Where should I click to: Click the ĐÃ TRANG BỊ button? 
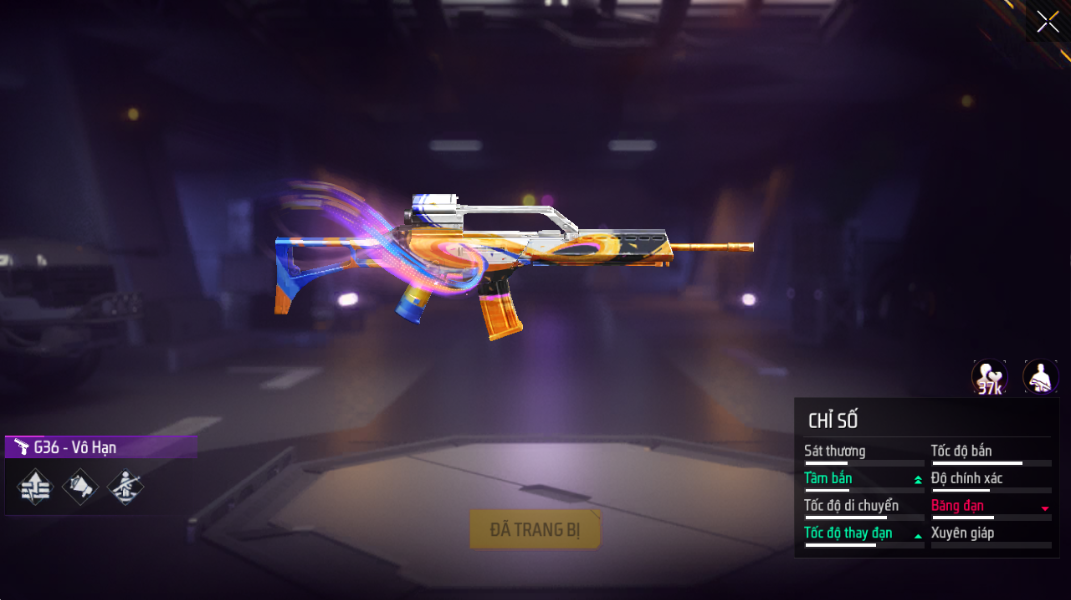[x=535, y=530]
